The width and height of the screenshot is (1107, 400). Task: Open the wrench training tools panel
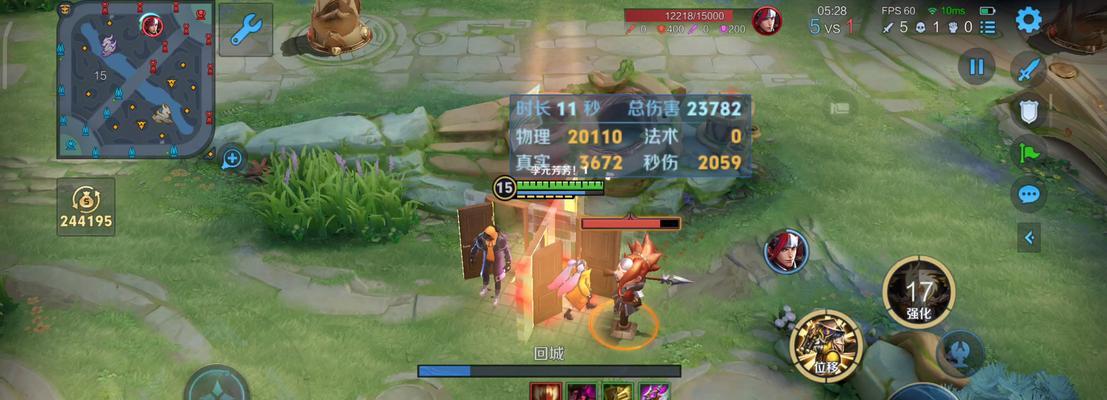(244, 30)
